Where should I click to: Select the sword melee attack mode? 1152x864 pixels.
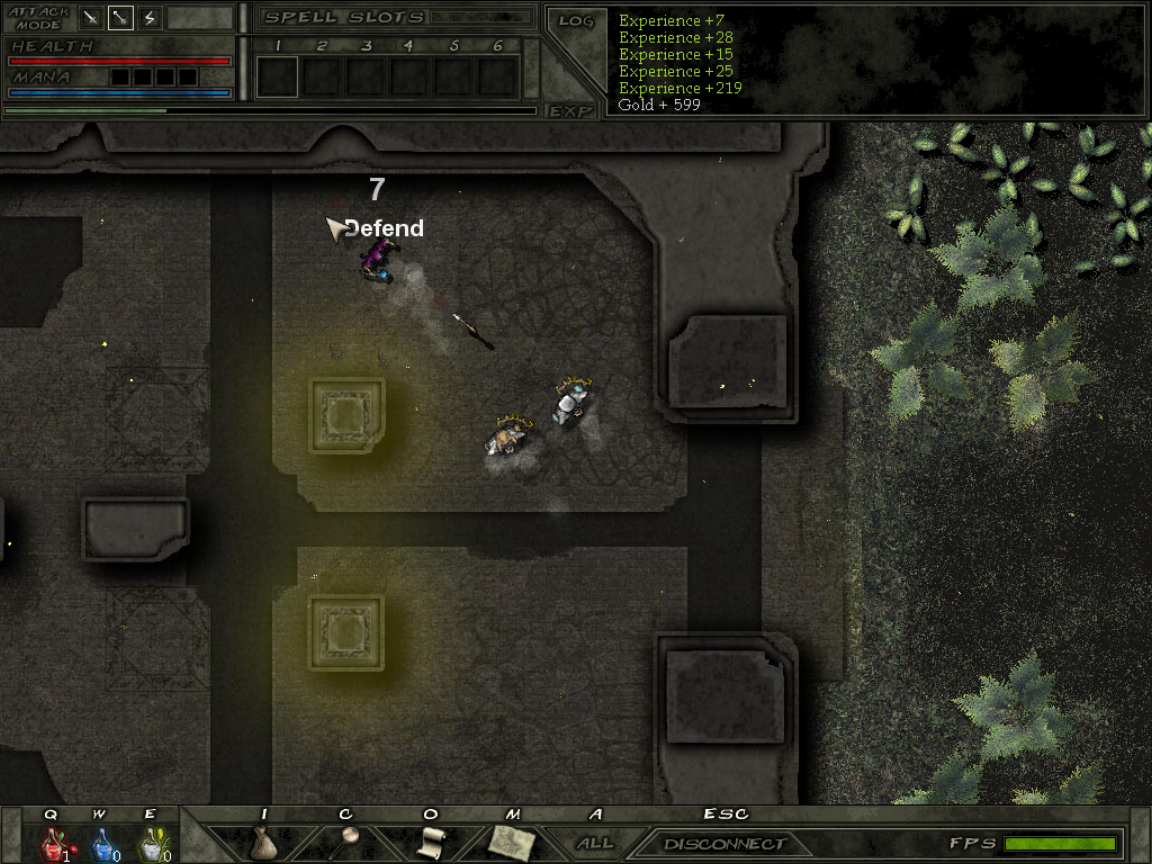[91, 17]
